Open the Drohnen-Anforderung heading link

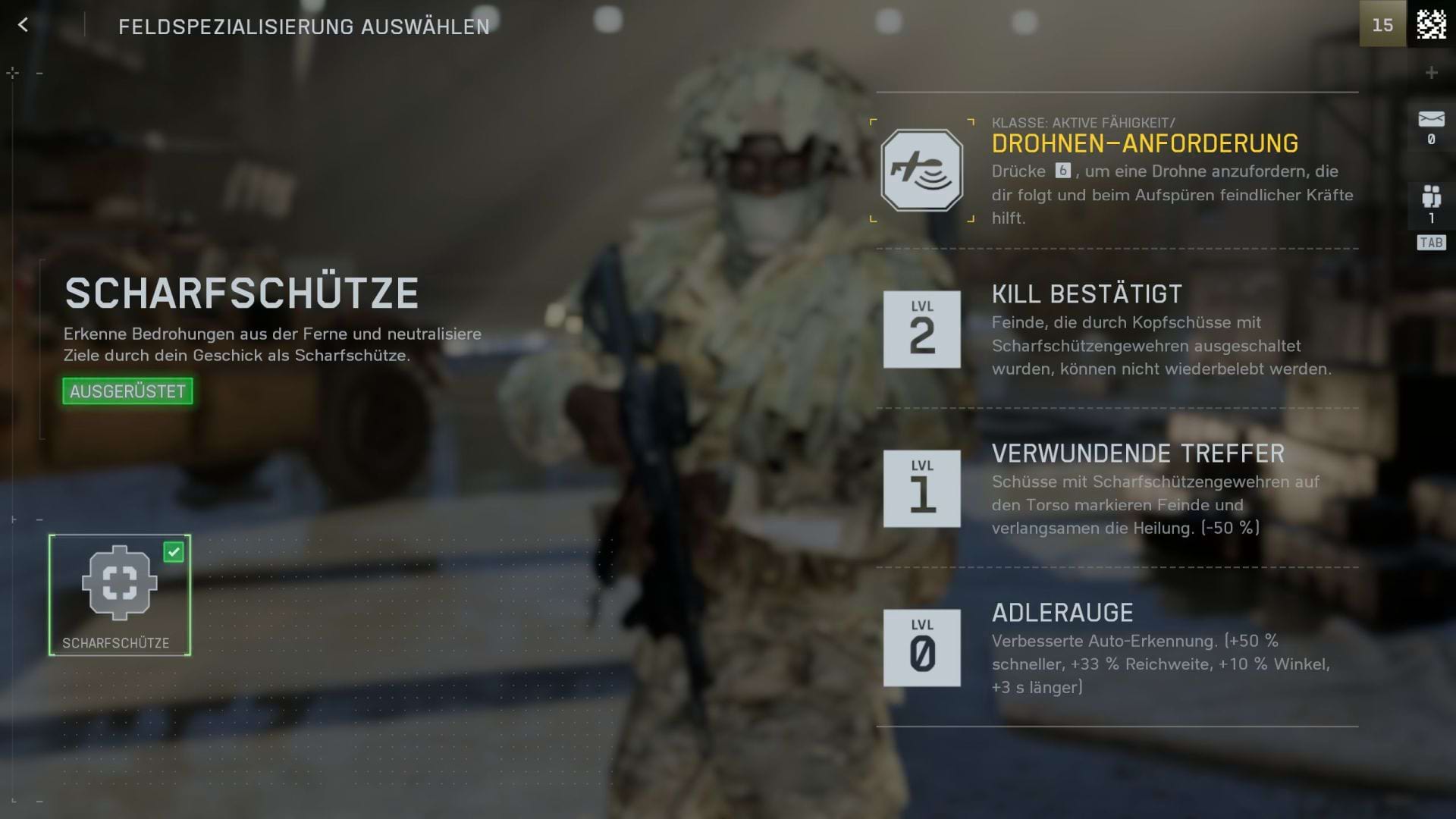tap(1145, 143)
